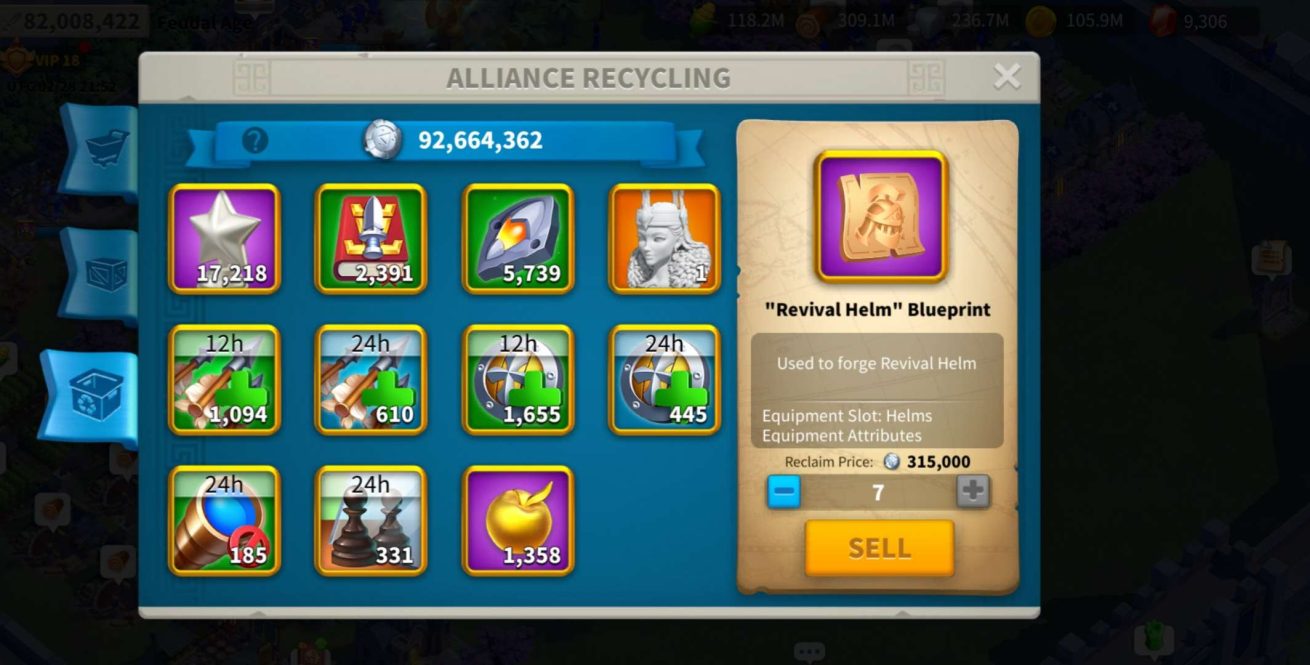Select the 24h chess pieces item

(371, 520)
